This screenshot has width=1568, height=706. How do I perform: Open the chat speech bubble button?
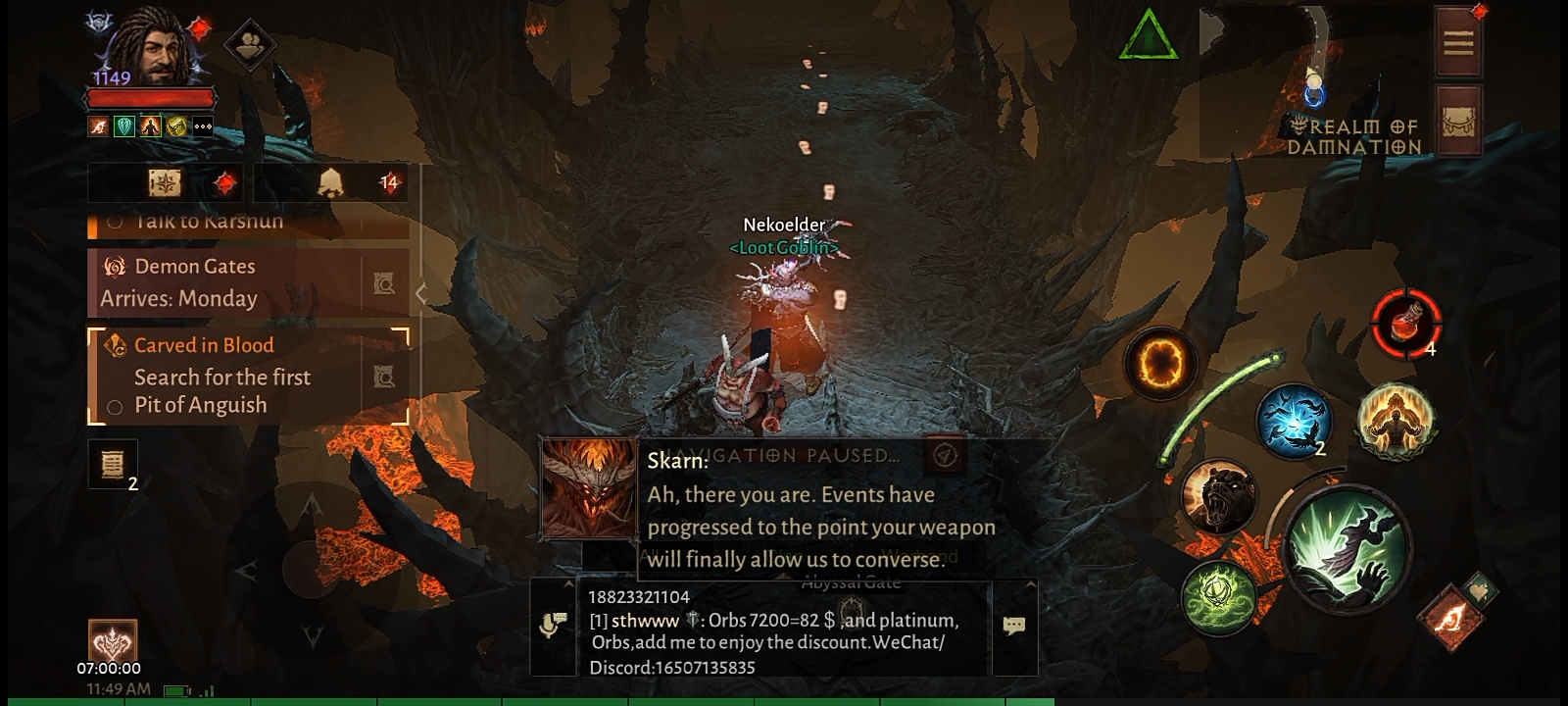(x=1014, y=626)
